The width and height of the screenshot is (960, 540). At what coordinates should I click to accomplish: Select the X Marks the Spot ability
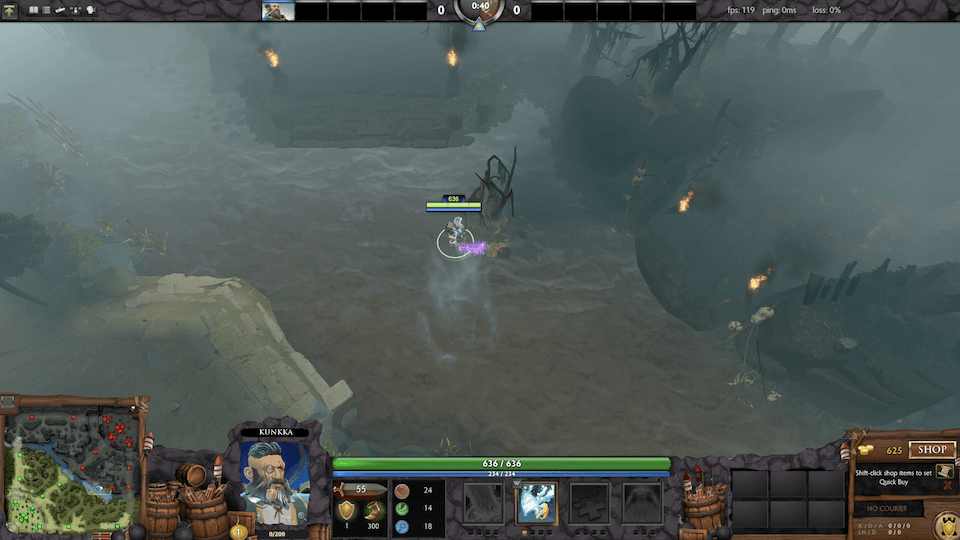pos(589,502)
